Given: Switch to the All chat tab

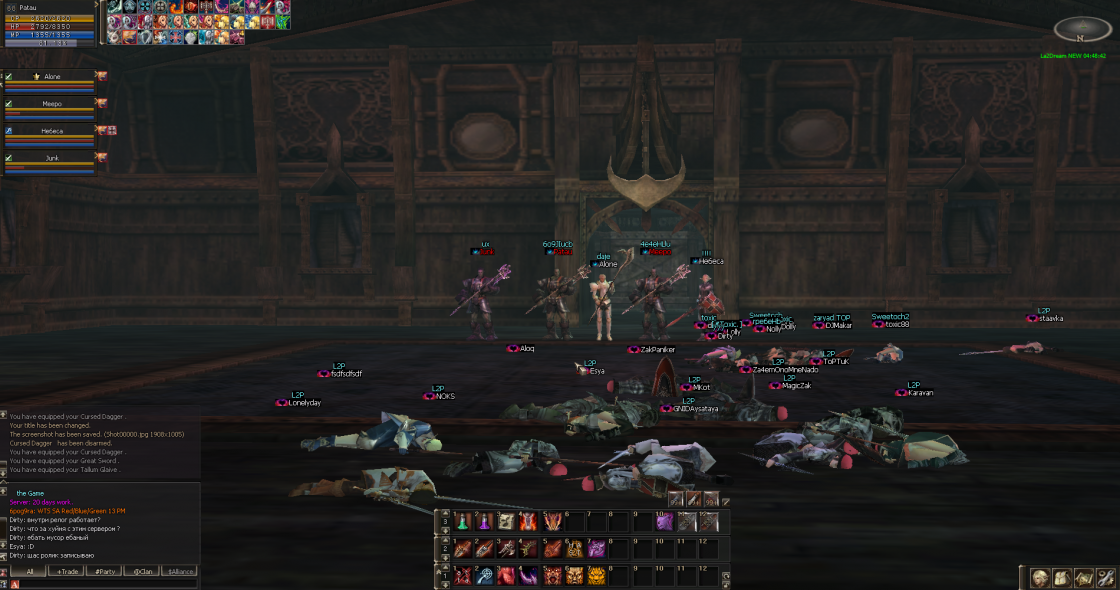Looking at the screenshot, I should (x=30, y=571).
